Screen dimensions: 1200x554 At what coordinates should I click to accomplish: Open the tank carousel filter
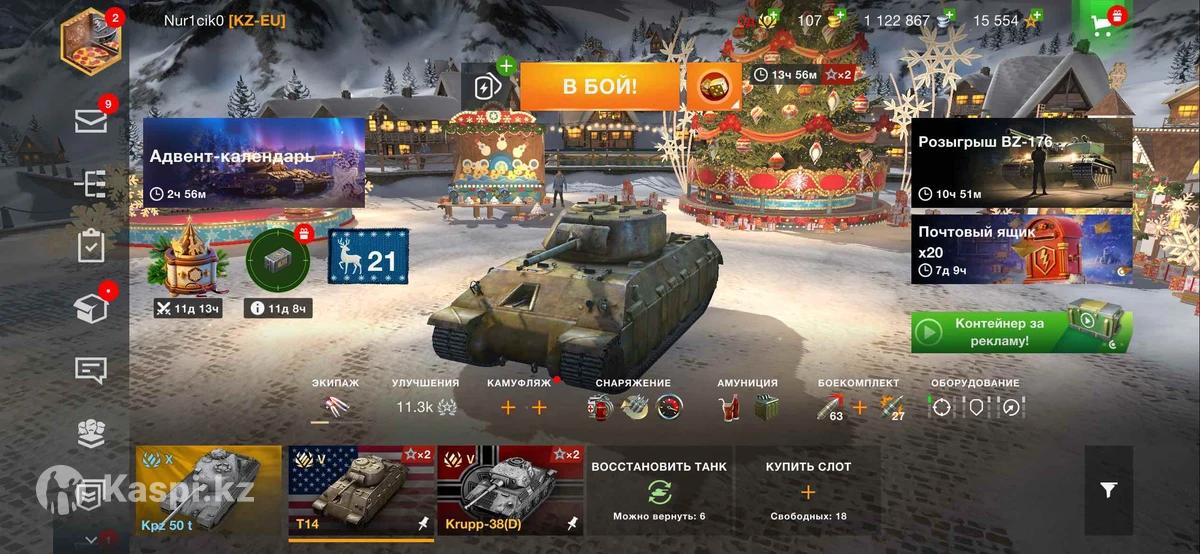tap(1108, 489)
